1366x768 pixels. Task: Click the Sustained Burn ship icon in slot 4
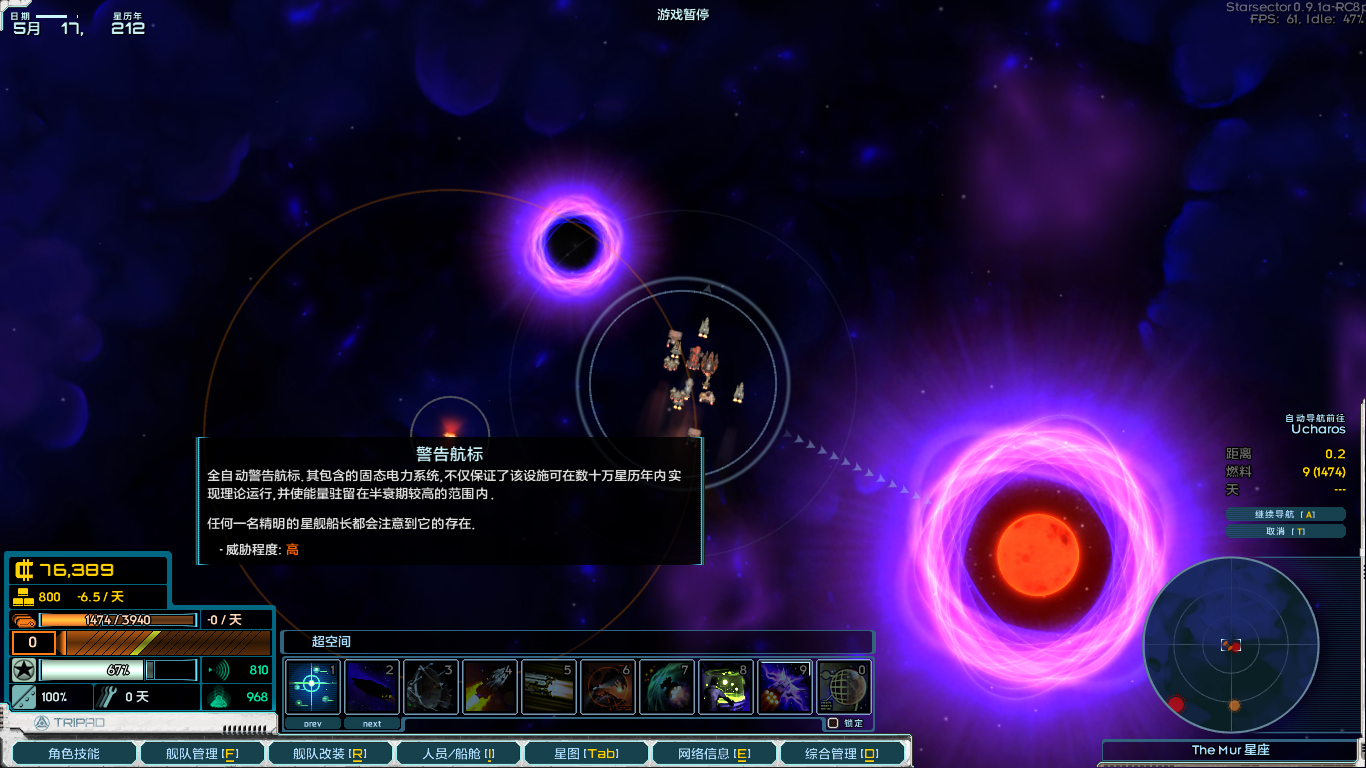489,686
